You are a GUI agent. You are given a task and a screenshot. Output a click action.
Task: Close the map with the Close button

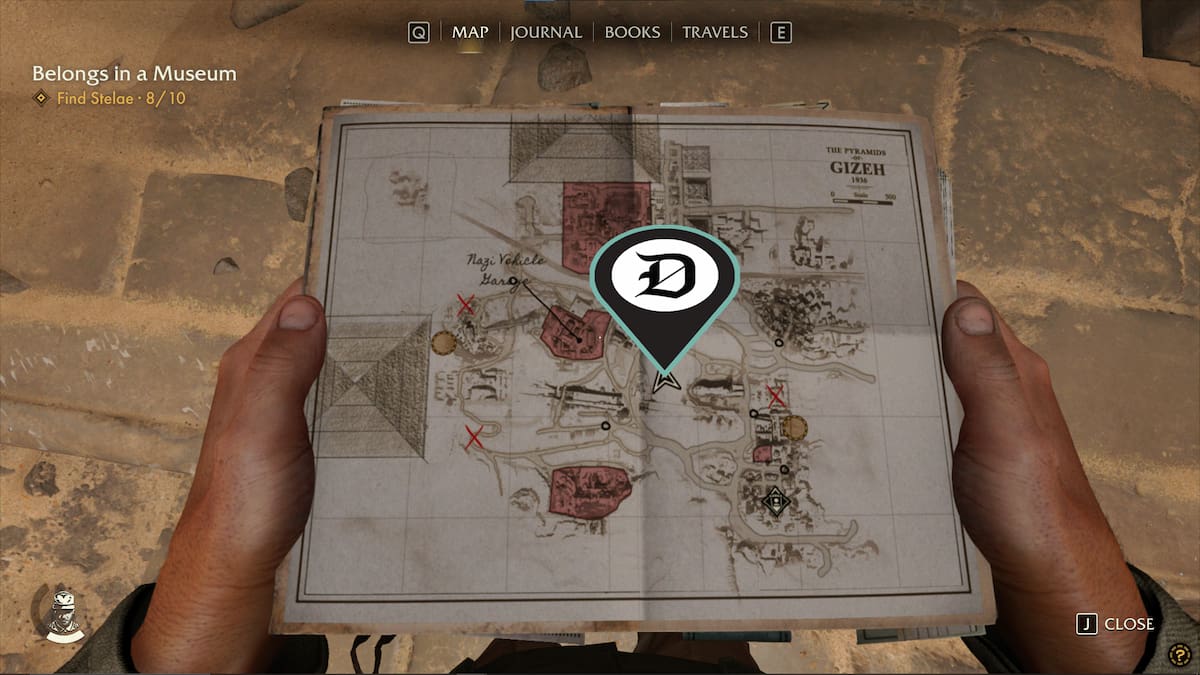point(1115,624)
